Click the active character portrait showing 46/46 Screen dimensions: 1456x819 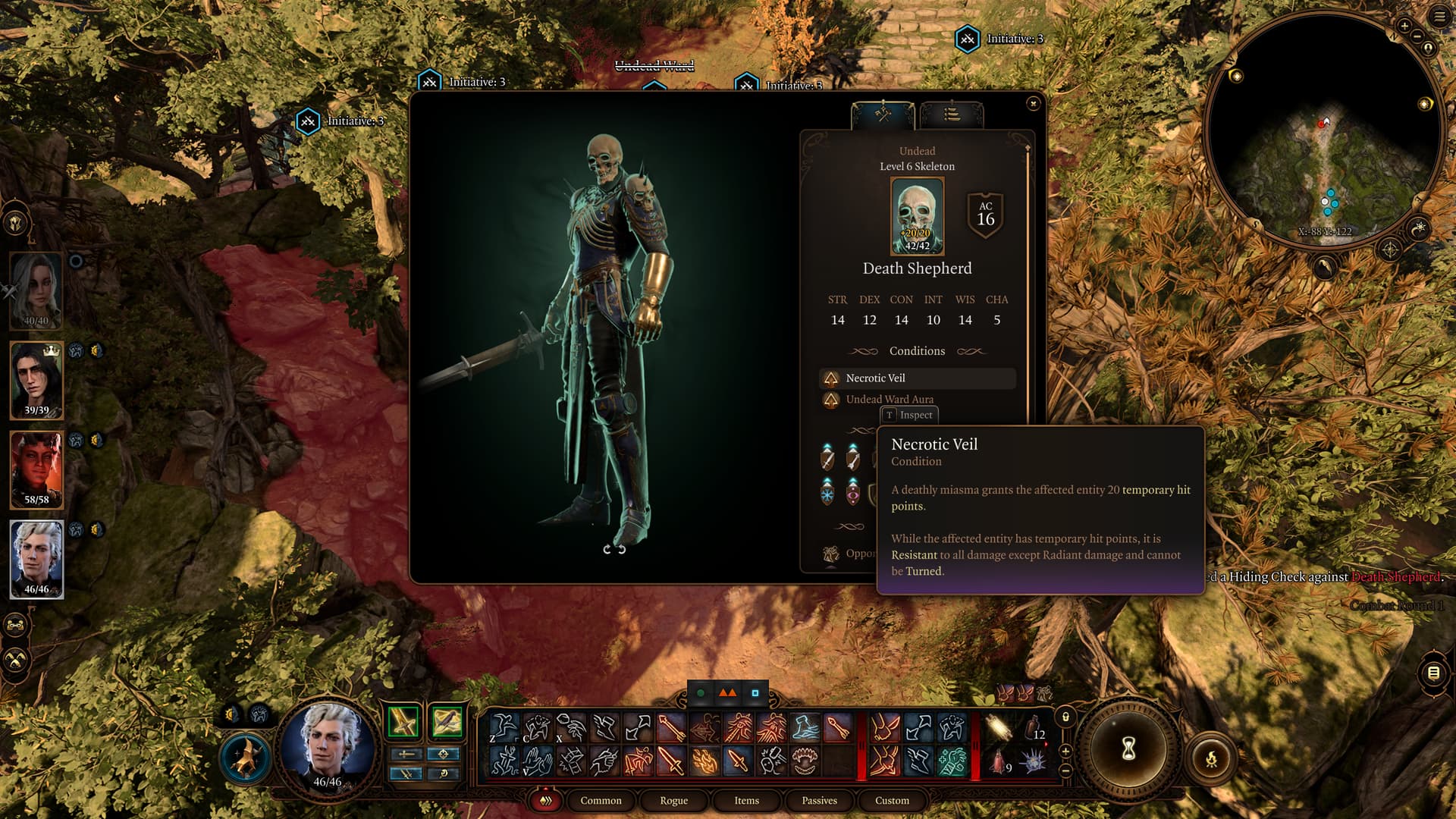pyautogui.click(x=328, y=747)
